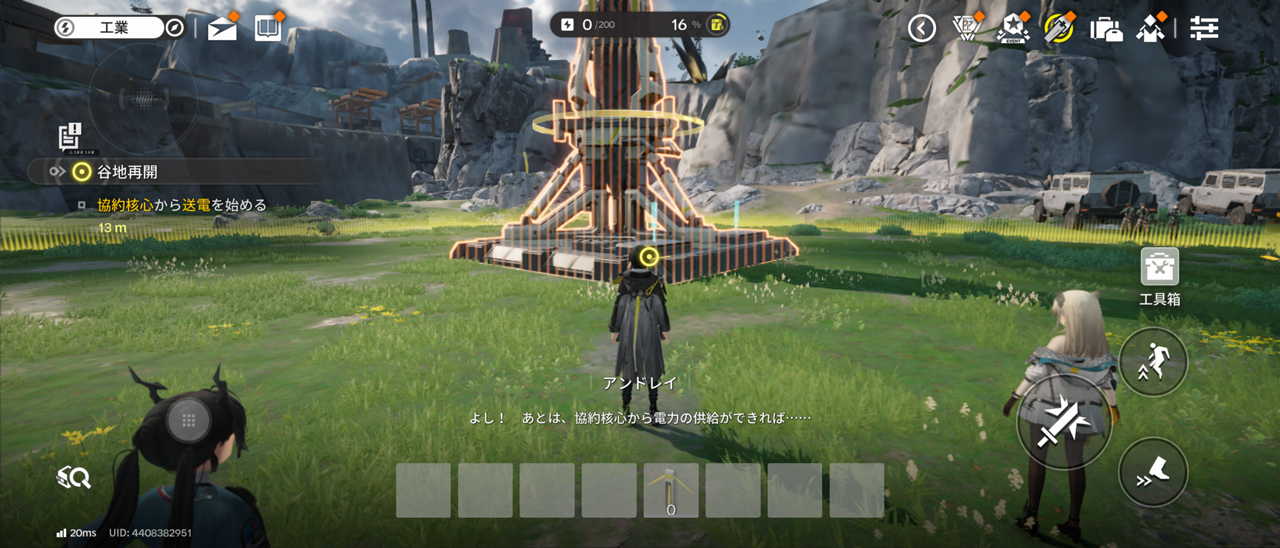
Task: Tap the boot dash button
Action: point(1153,472)
